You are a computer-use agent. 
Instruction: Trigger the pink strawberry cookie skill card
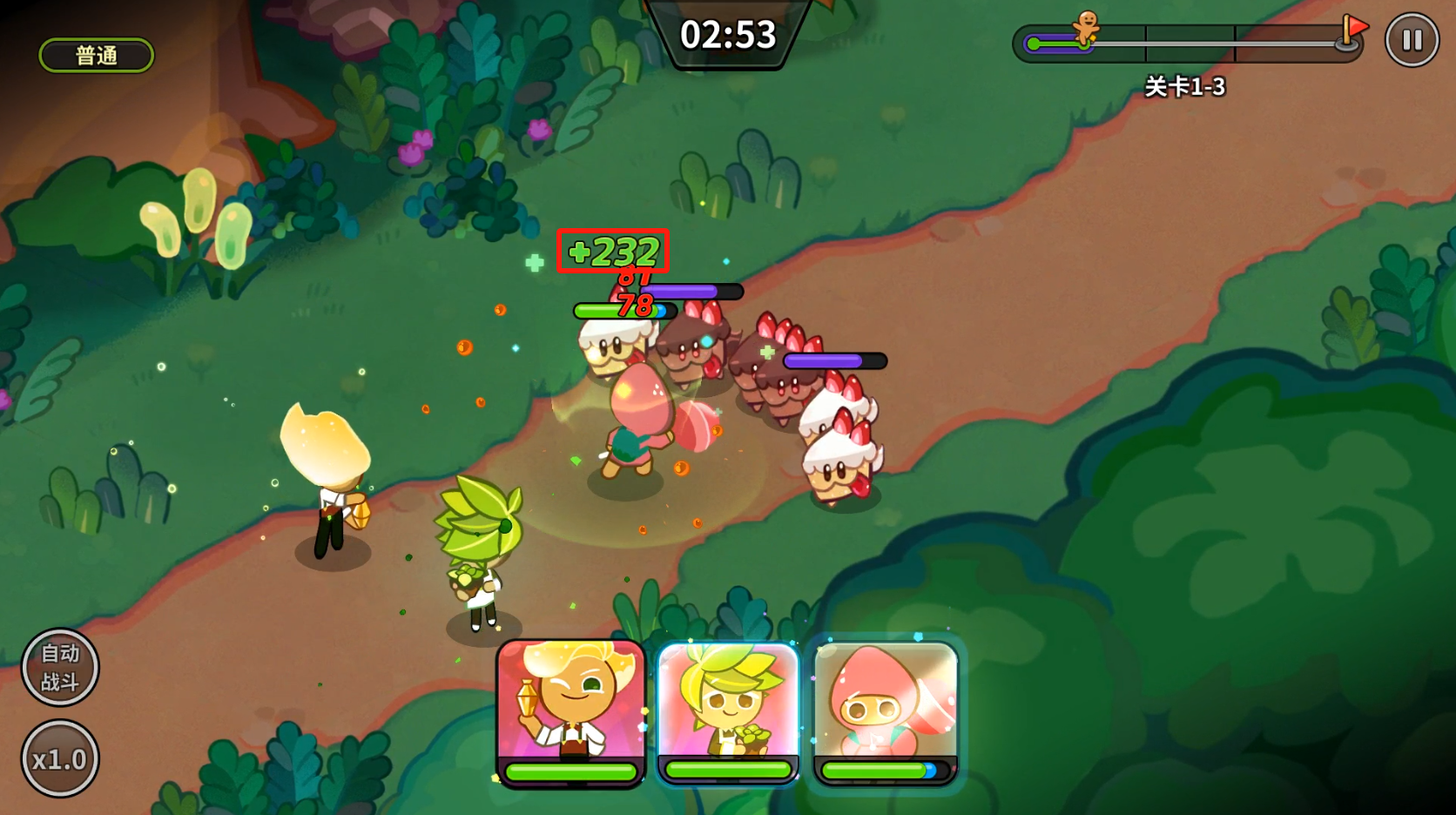coord(885,710)
